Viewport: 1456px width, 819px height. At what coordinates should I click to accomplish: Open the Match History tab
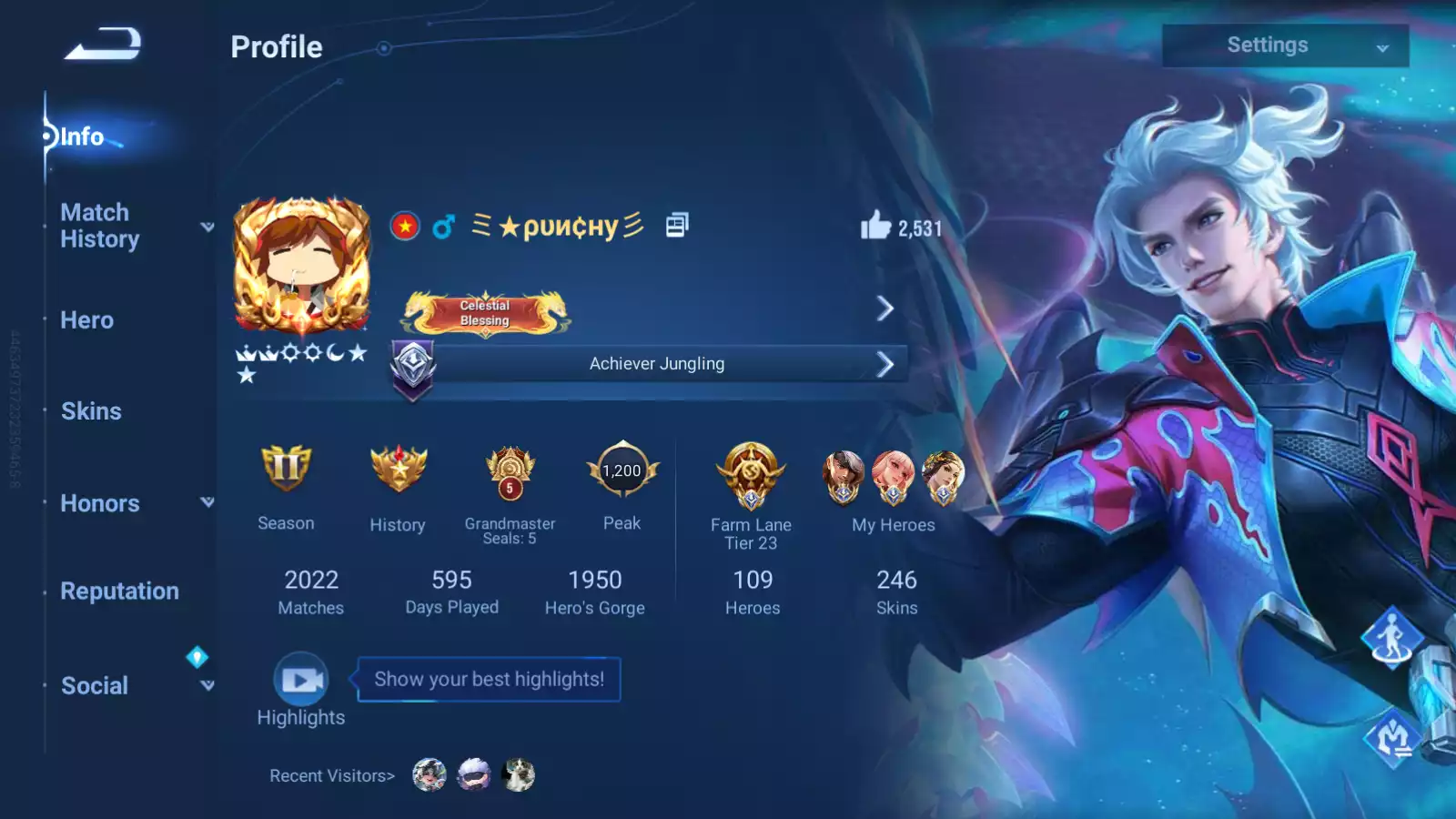click(x=100, y=226)
